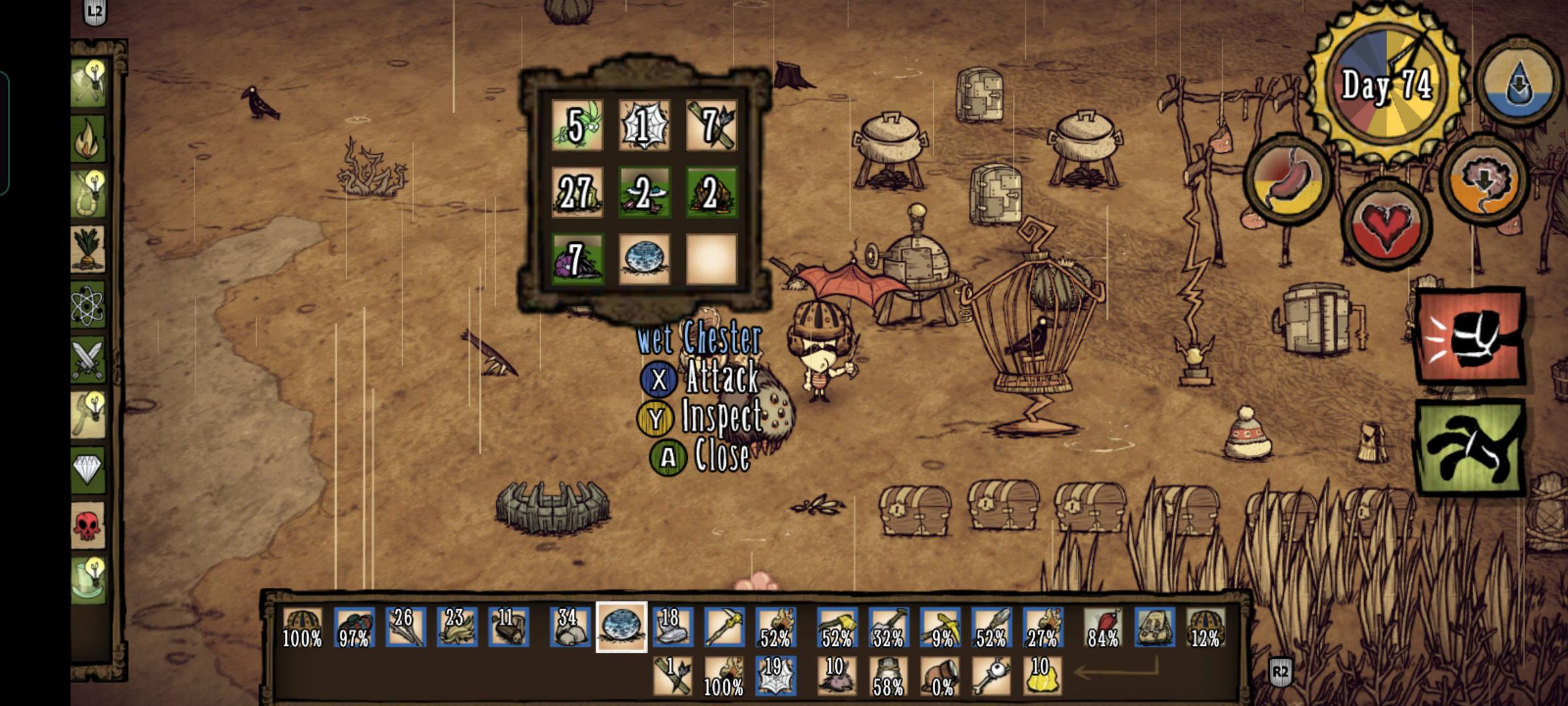
Task: Open the Light crafting tab with flame icon
Action: pos(90,136)
